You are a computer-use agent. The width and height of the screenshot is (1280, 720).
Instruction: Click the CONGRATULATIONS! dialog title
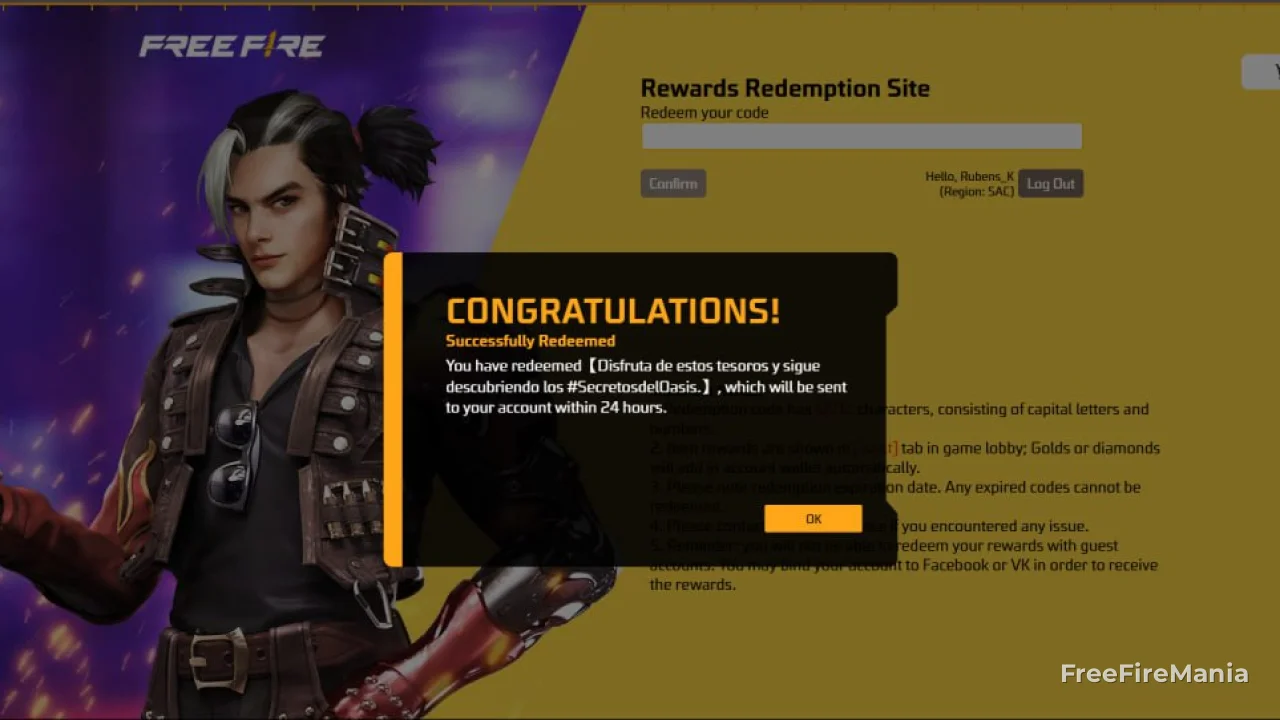pyautogui.click(x=613, y=310)
